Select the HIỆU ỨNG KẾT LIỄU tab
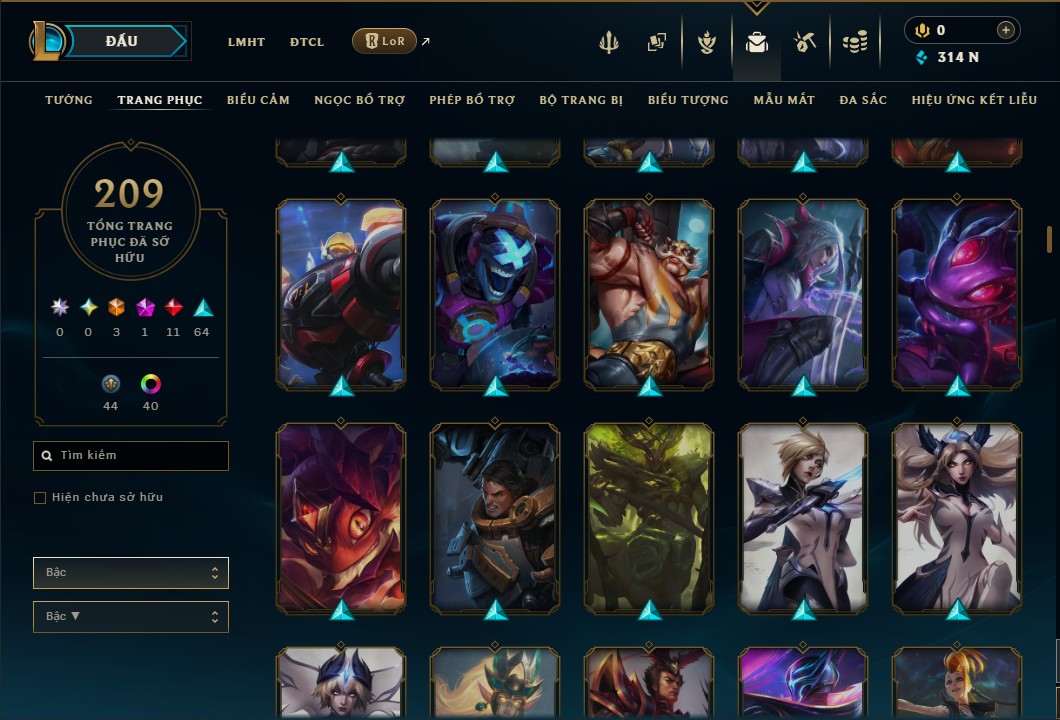The image size is (1060, 720). tap(974, 100)
